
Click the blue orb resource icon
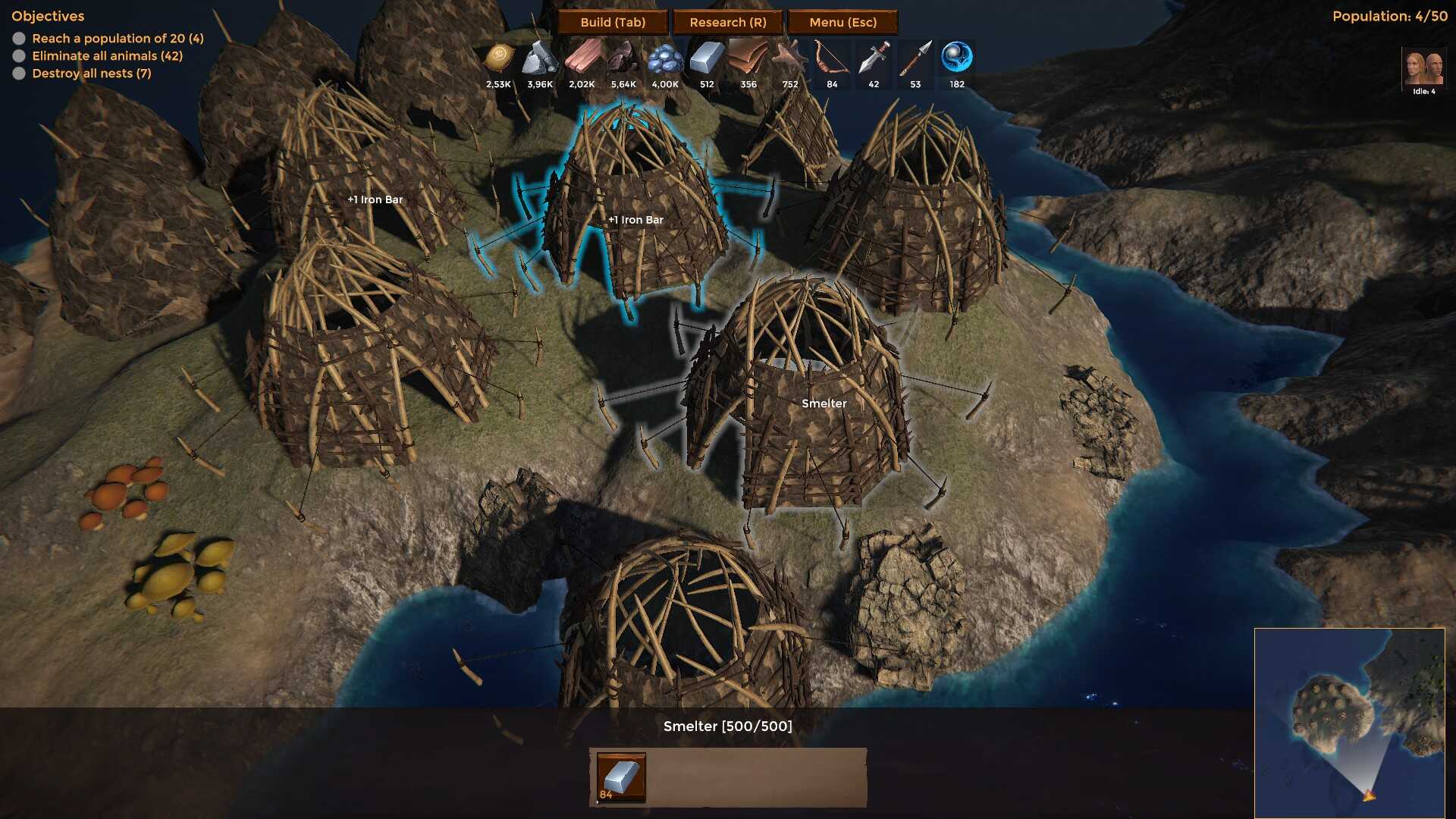pos(957,58)
